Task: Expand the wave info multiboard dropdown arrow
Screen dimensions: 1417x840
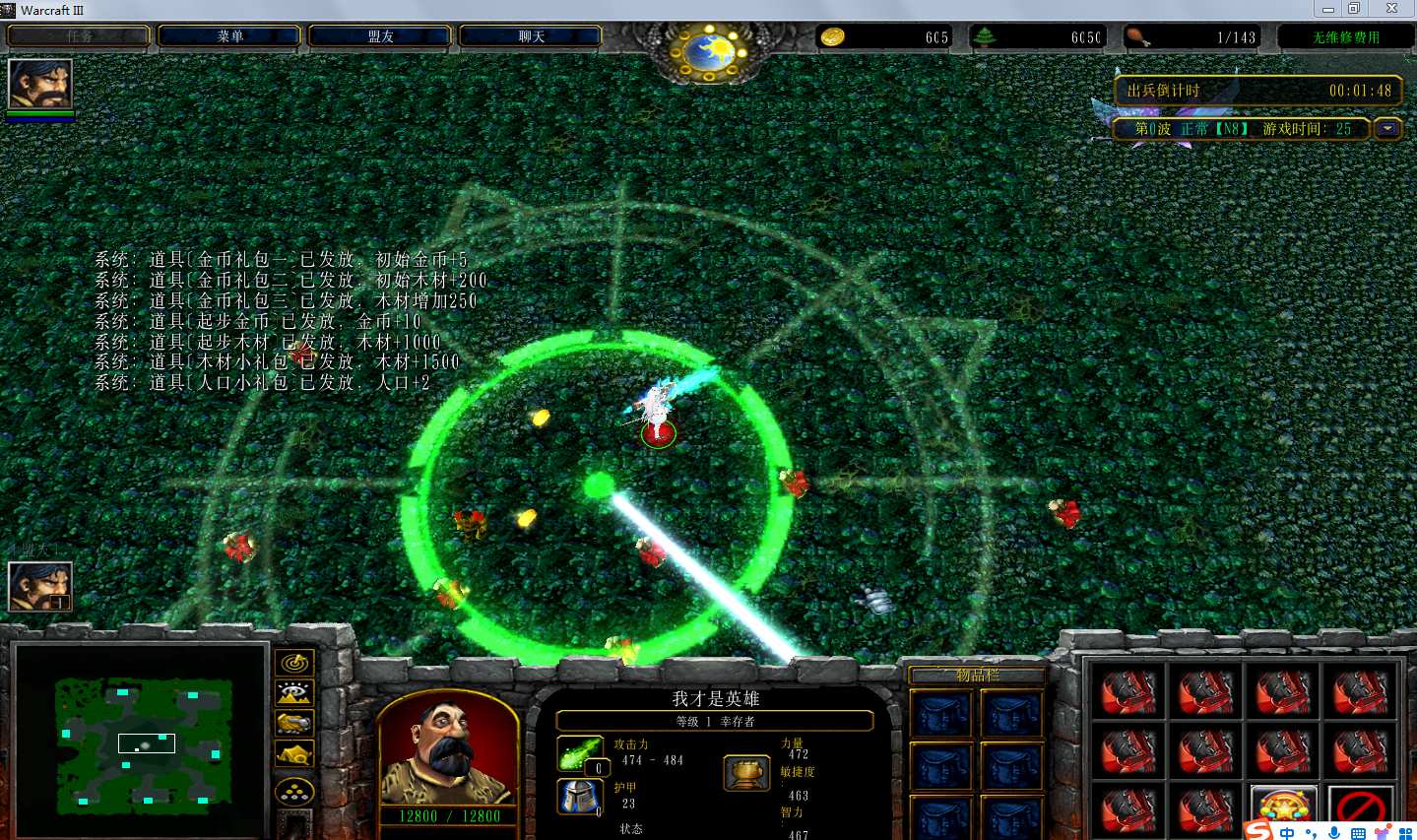Action: click(1388, 129)
